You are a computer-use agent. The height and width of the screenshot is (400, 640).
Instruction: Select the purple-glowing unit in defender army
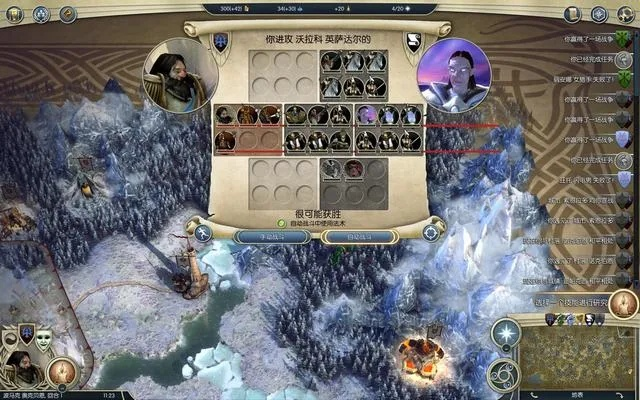[366, 116]
